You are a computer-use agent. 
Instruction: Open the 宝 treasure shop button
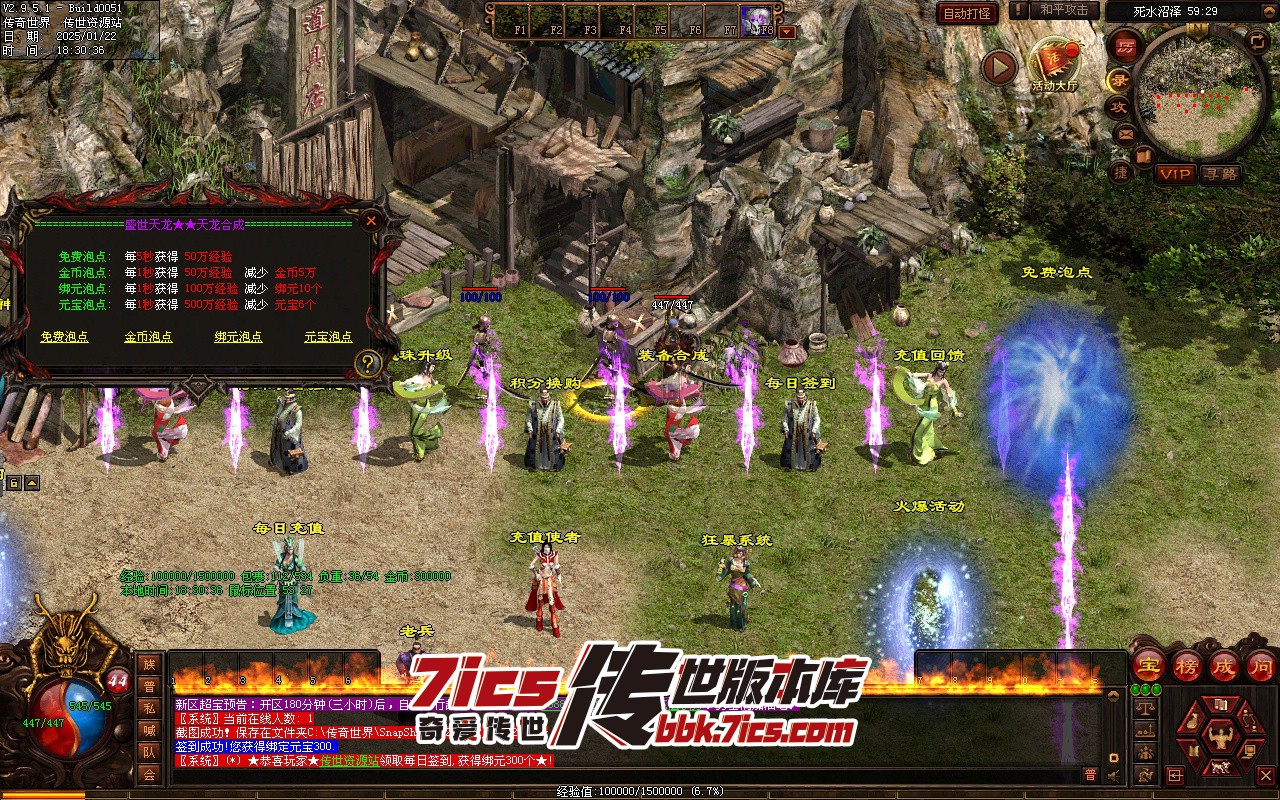(x=1149, y=665)
